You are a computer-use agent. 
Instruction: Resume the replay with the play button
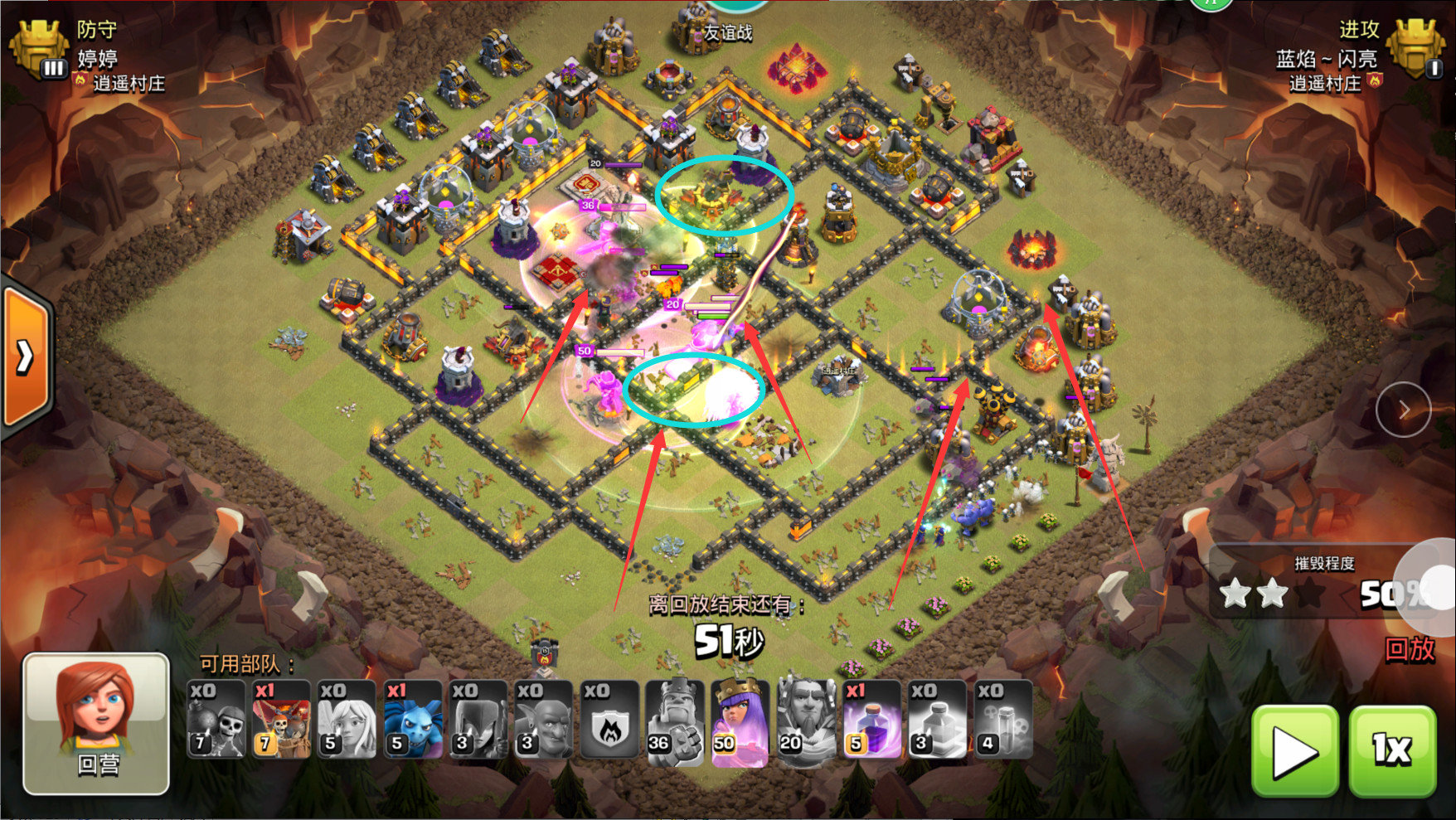(1294, 751)
